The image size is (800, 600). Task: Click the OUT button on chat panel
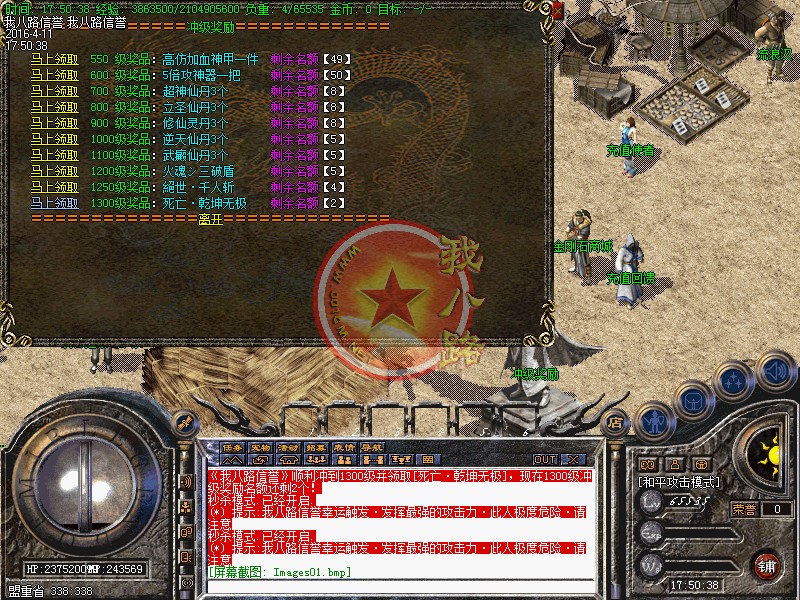[x=545, y=460]
